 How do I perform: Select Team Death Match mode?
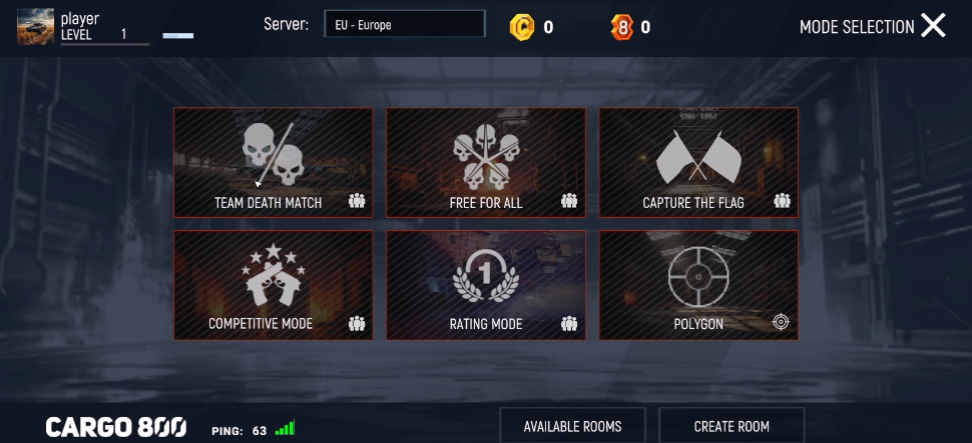tap(273, 162)
